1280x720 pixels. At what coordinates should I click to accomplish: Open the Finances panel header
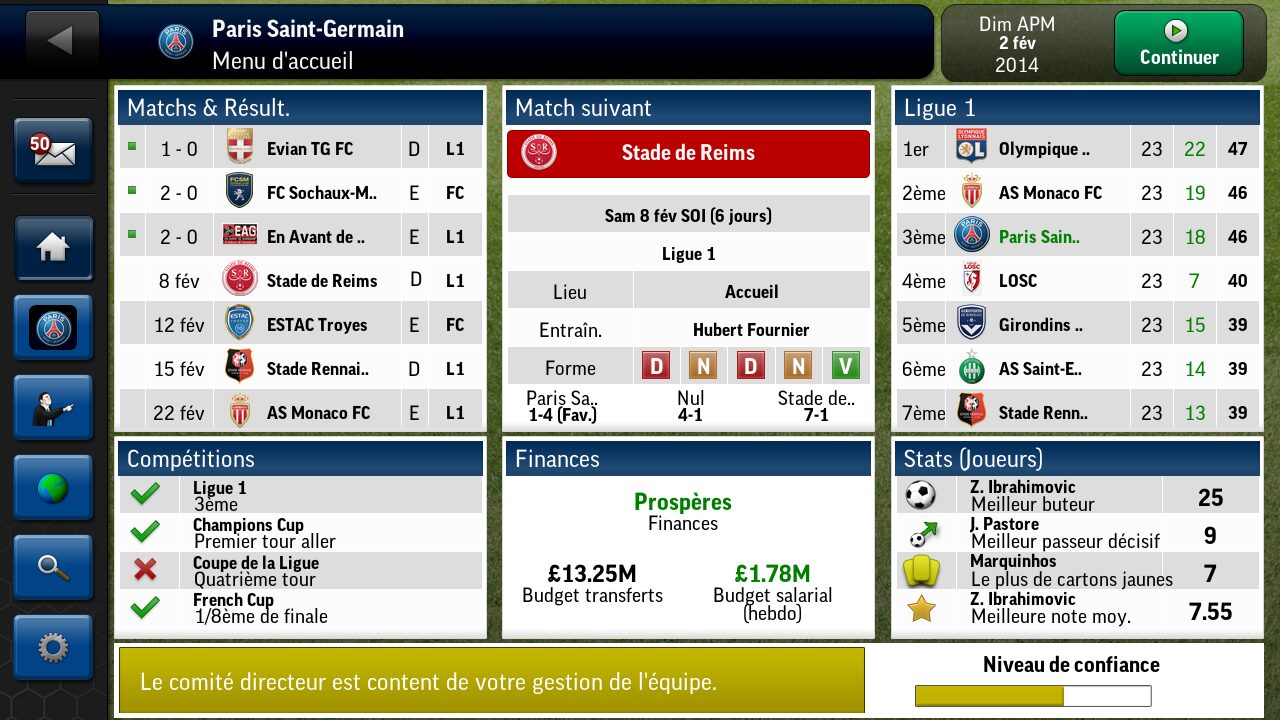(687, 459)
